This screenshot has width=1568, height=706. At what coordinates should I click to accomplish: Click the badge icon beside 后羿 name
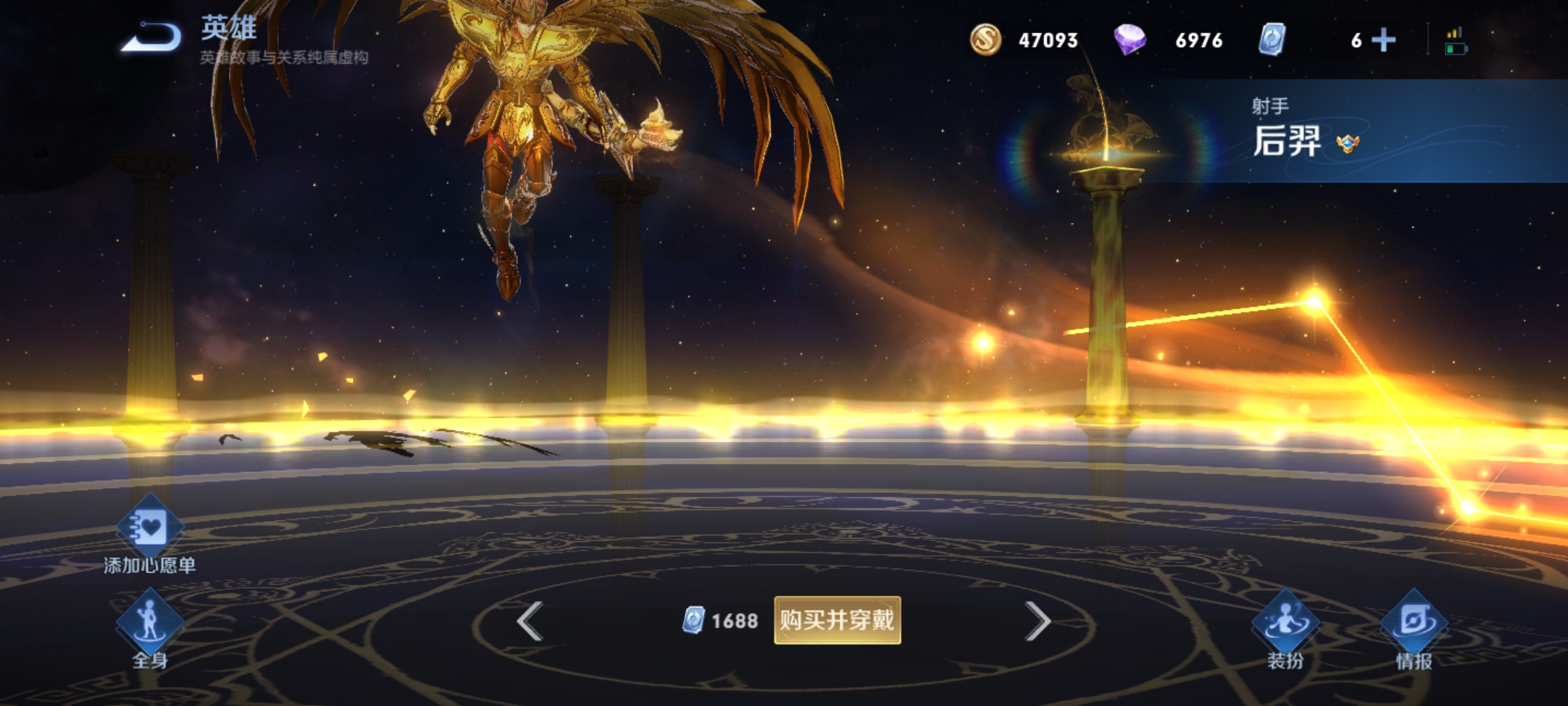[x=1347, y=143]
